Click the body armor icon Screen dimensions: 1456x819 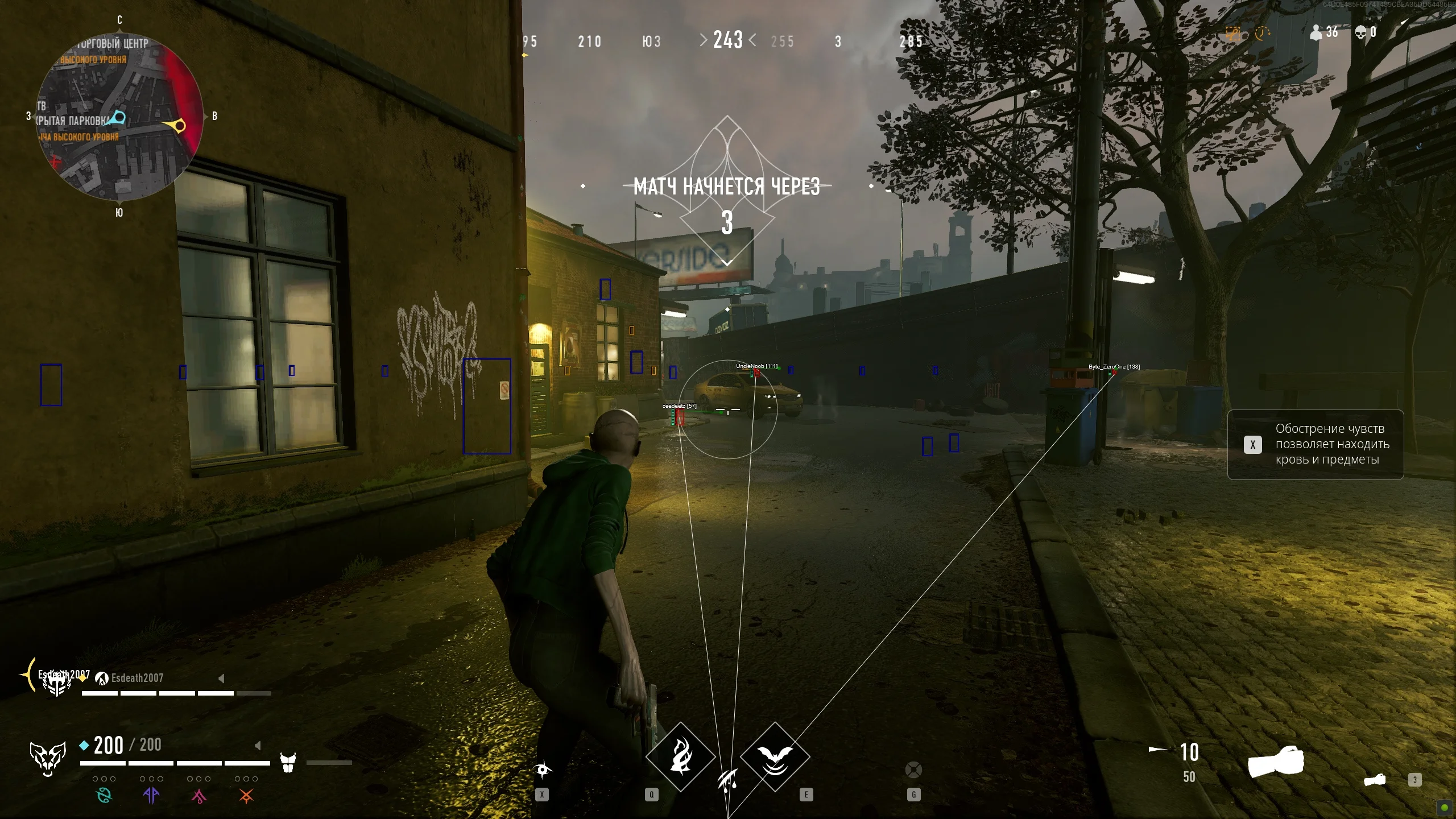[288, 763]
